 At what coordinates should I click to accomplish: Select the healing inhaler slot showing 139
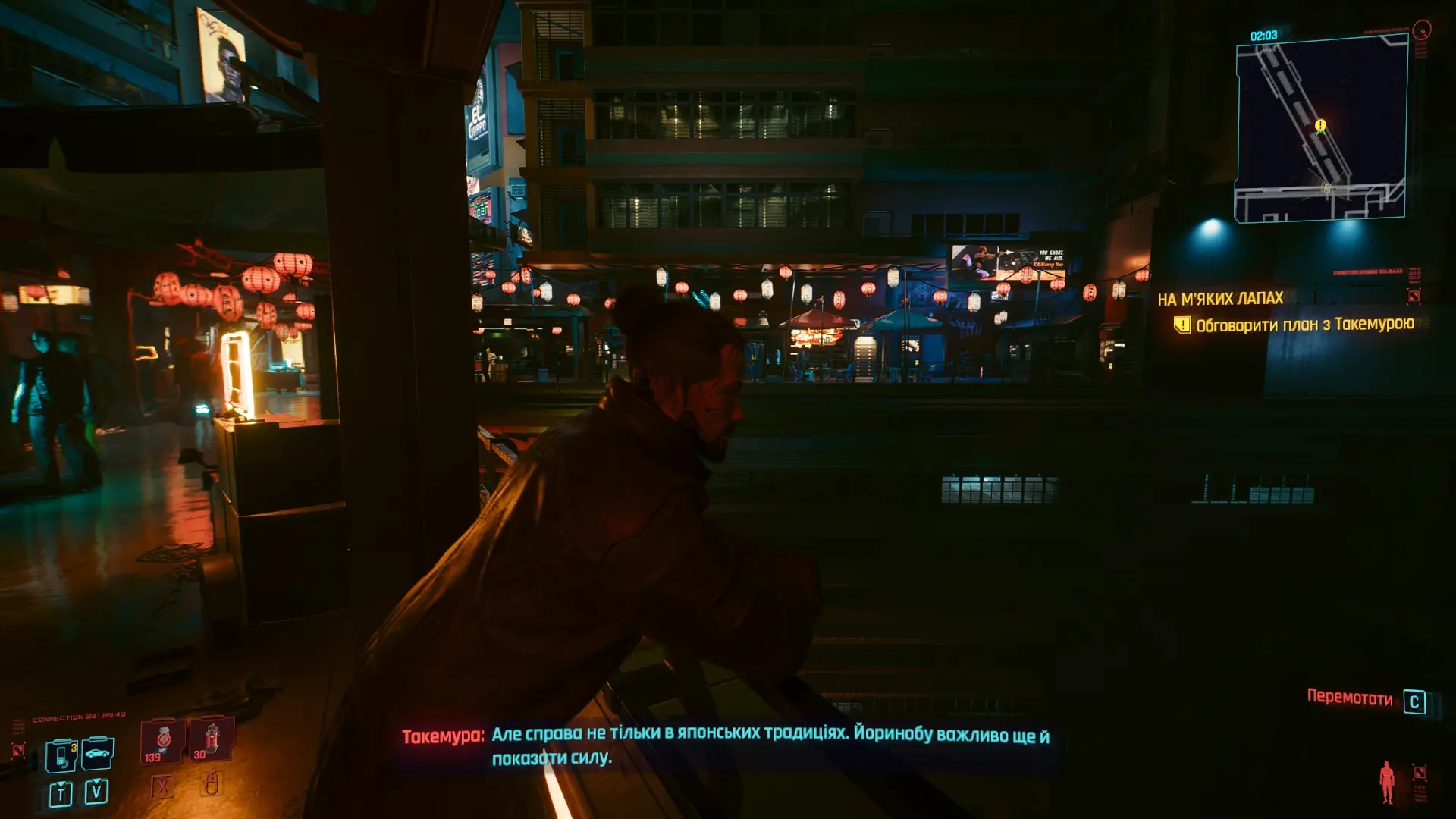click(163, 741)
